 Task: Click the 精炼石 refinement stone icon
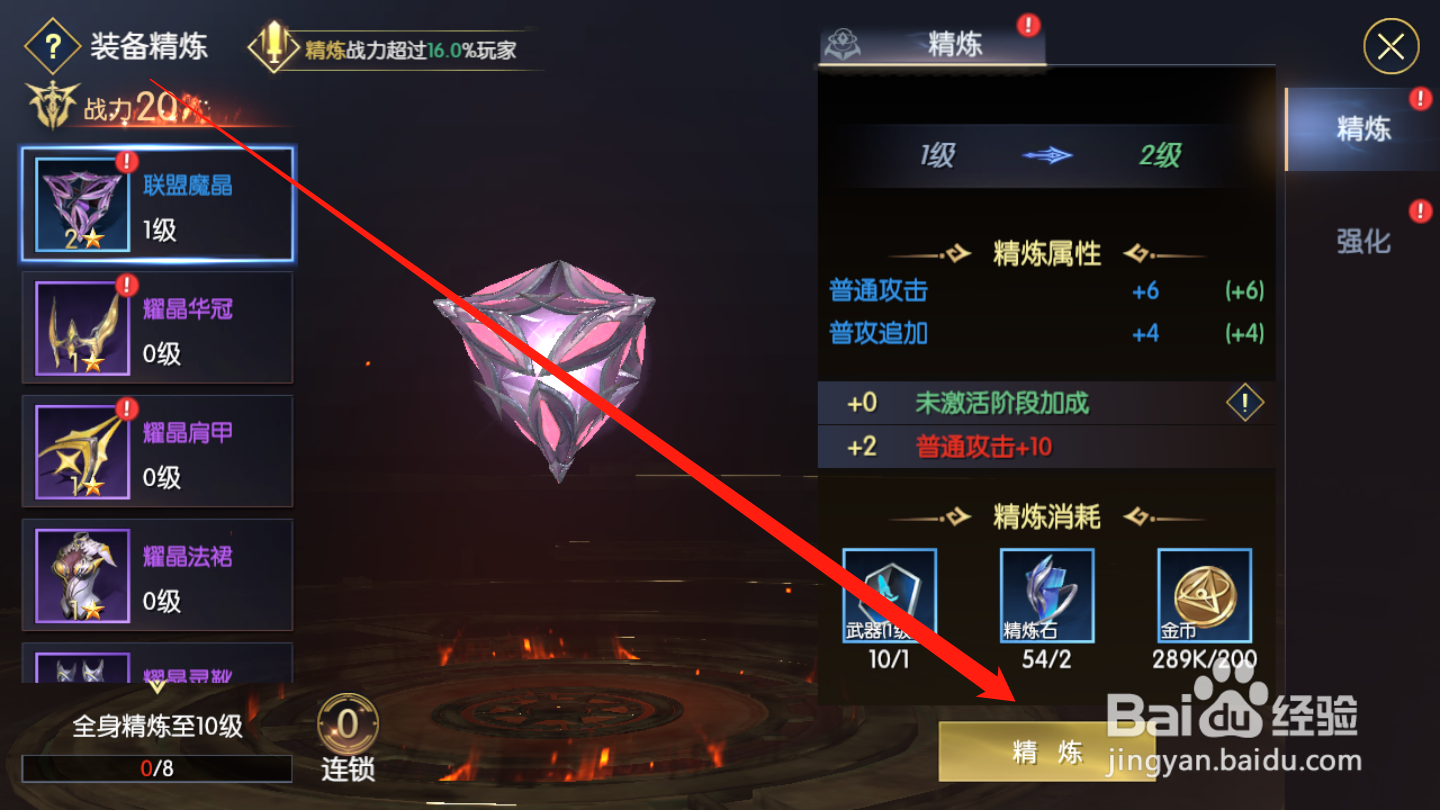1046,594
